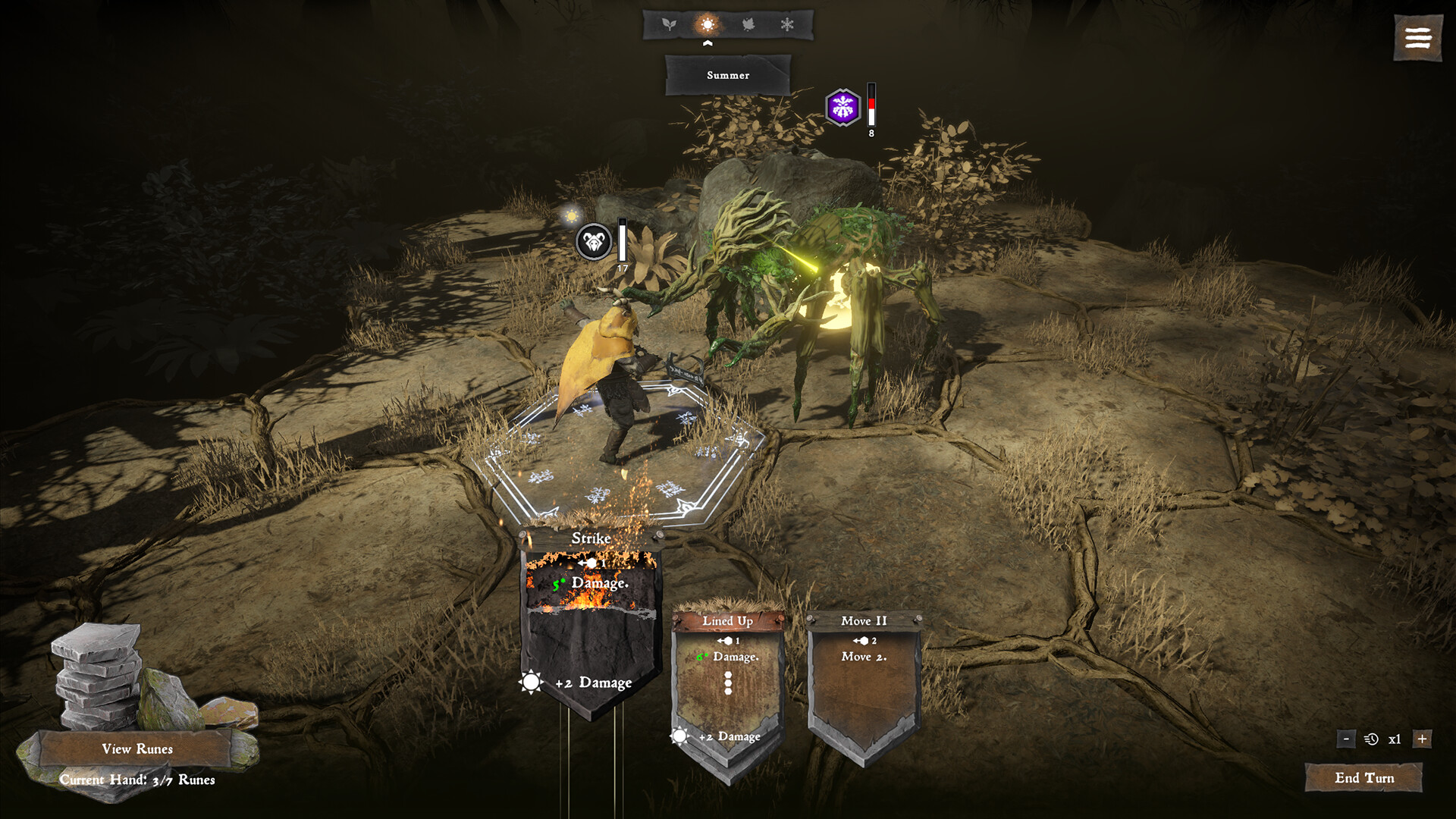End the current turn
The height and width of the screenshot is (819, 1456).
point(1363,778)
